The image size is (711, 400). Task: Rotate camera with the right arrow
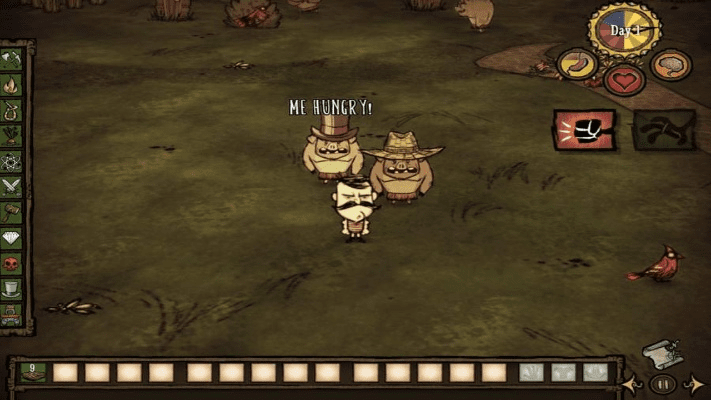(692, 383)
